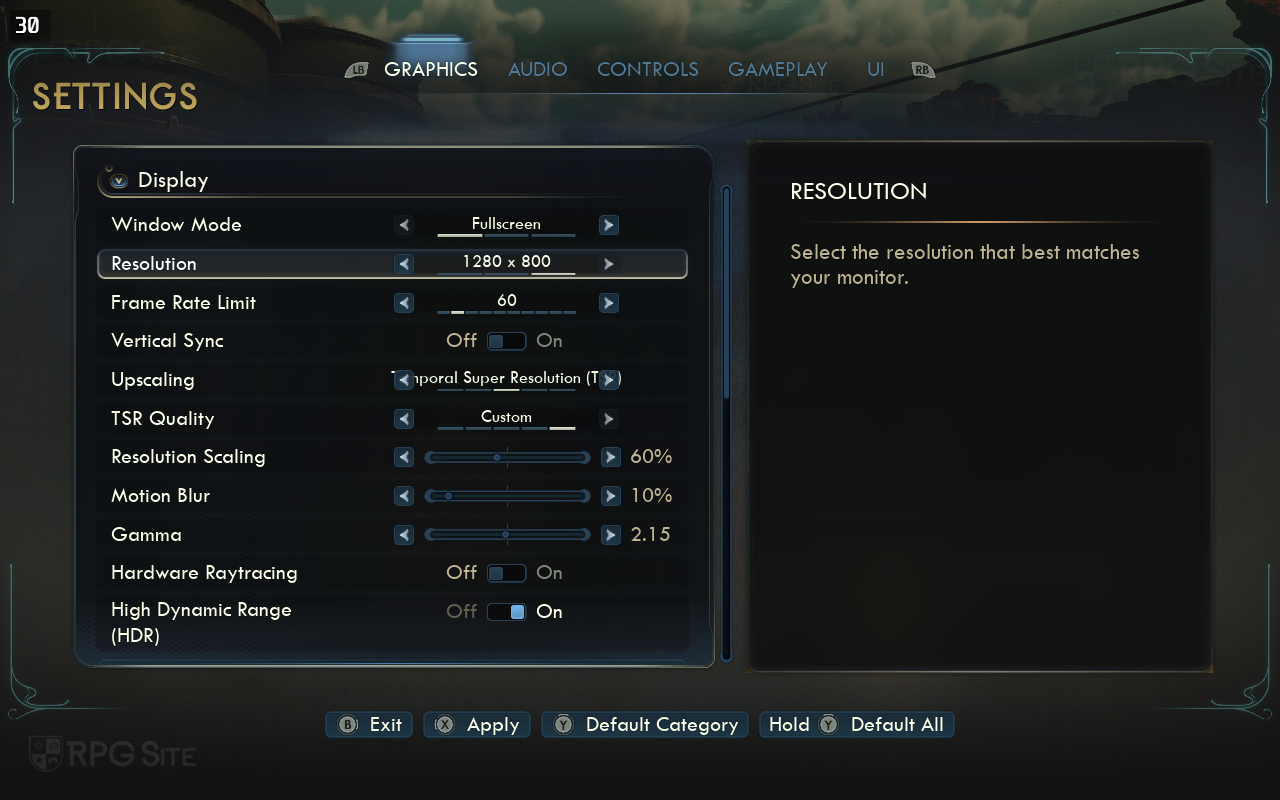The height and width of the screenshot is (800, 1280).
Task: Reset with Default Category button
Action: [x=646, y=725]
